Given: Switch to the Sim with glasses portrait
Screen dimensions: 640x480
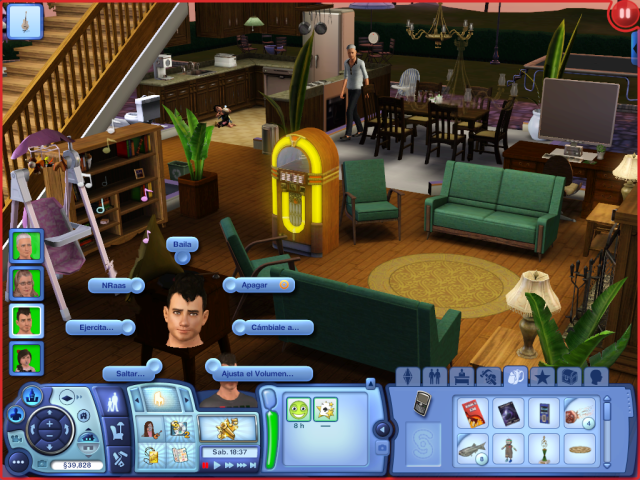Looking at the screenshot, I should click(x=26, y=283).
